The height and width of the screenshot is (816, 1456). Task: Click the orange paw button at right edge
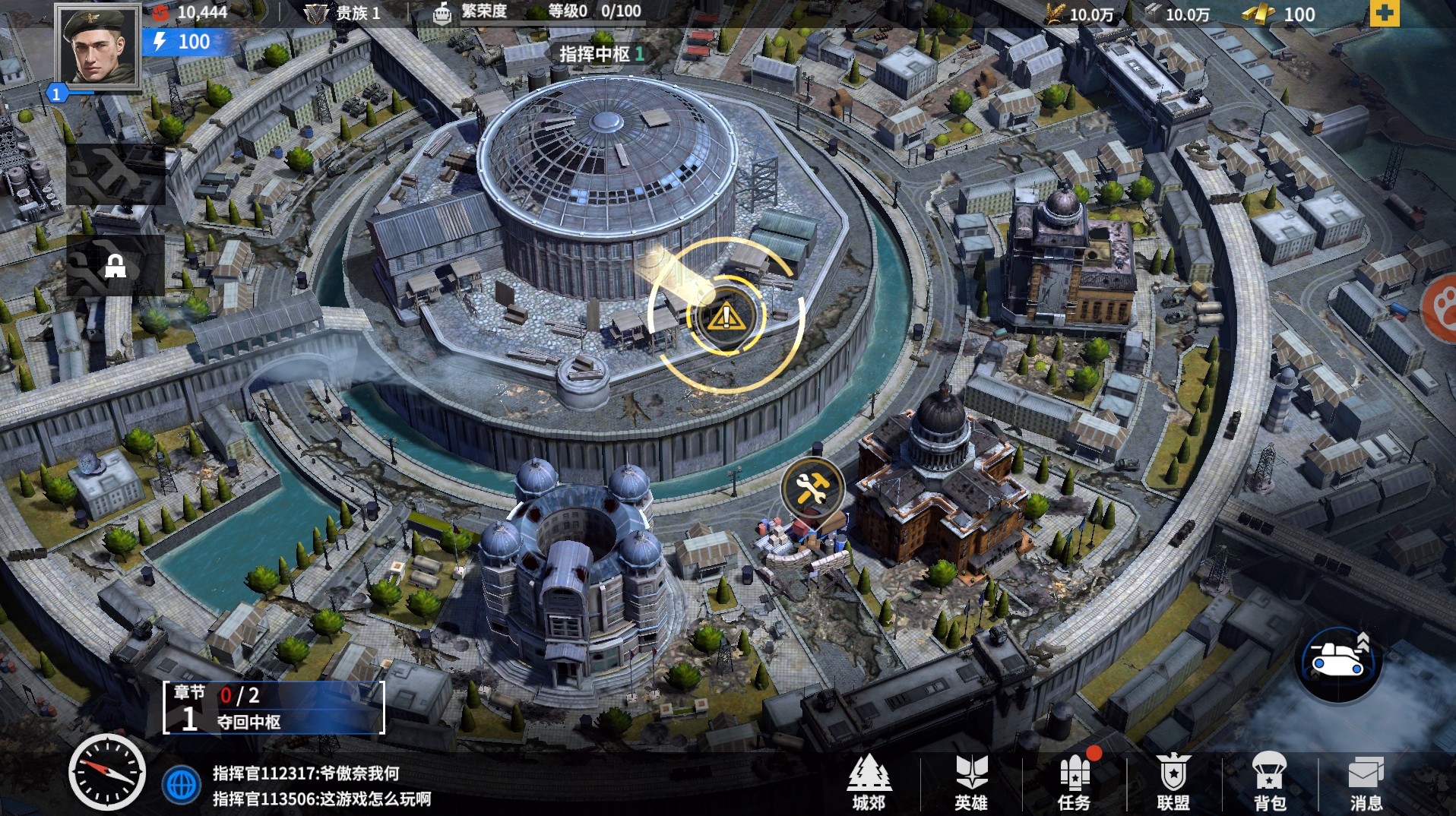click(1441, 308)
